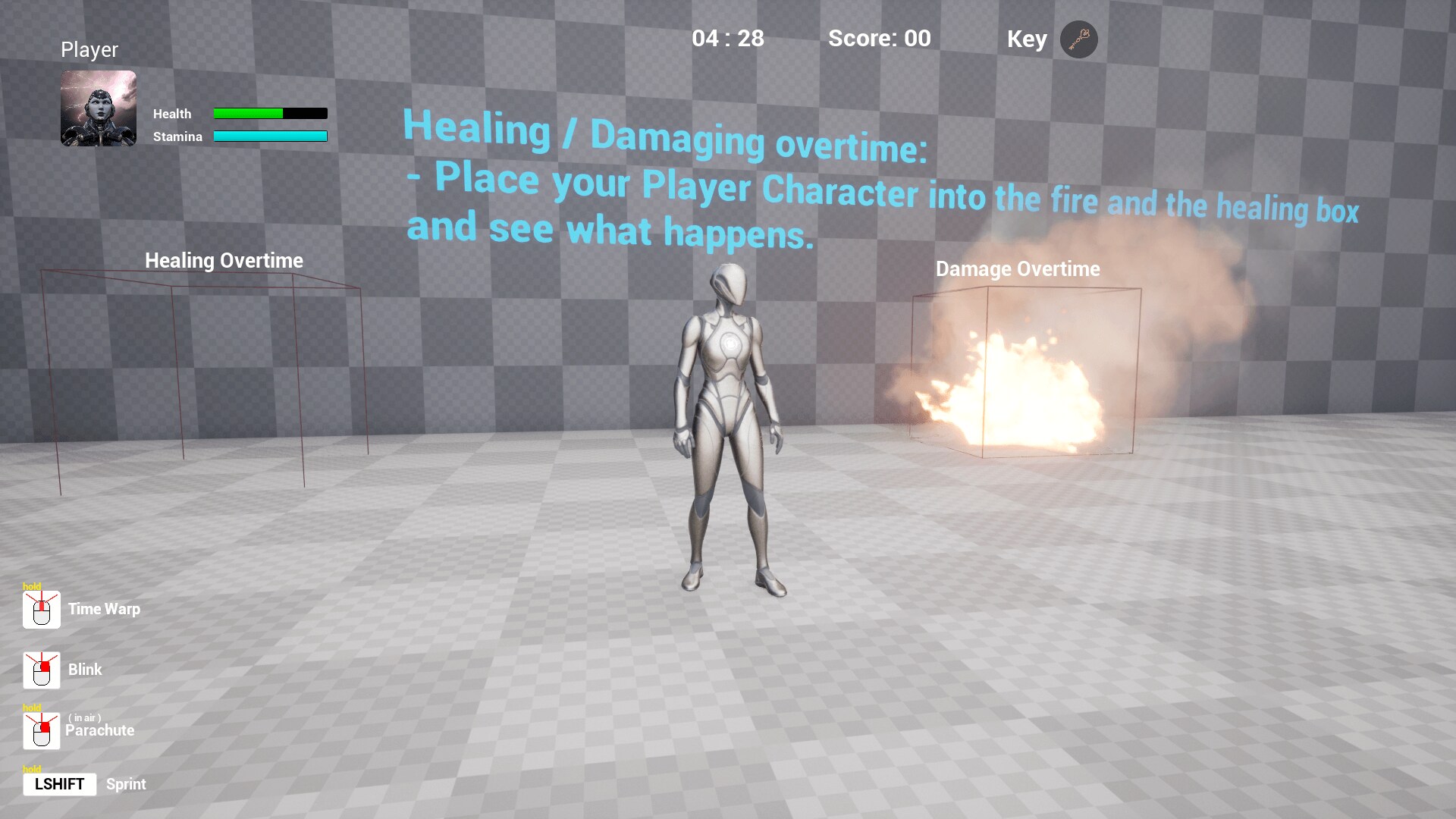
Task: Click the Score: 00 display
Action: click(880, 39)
